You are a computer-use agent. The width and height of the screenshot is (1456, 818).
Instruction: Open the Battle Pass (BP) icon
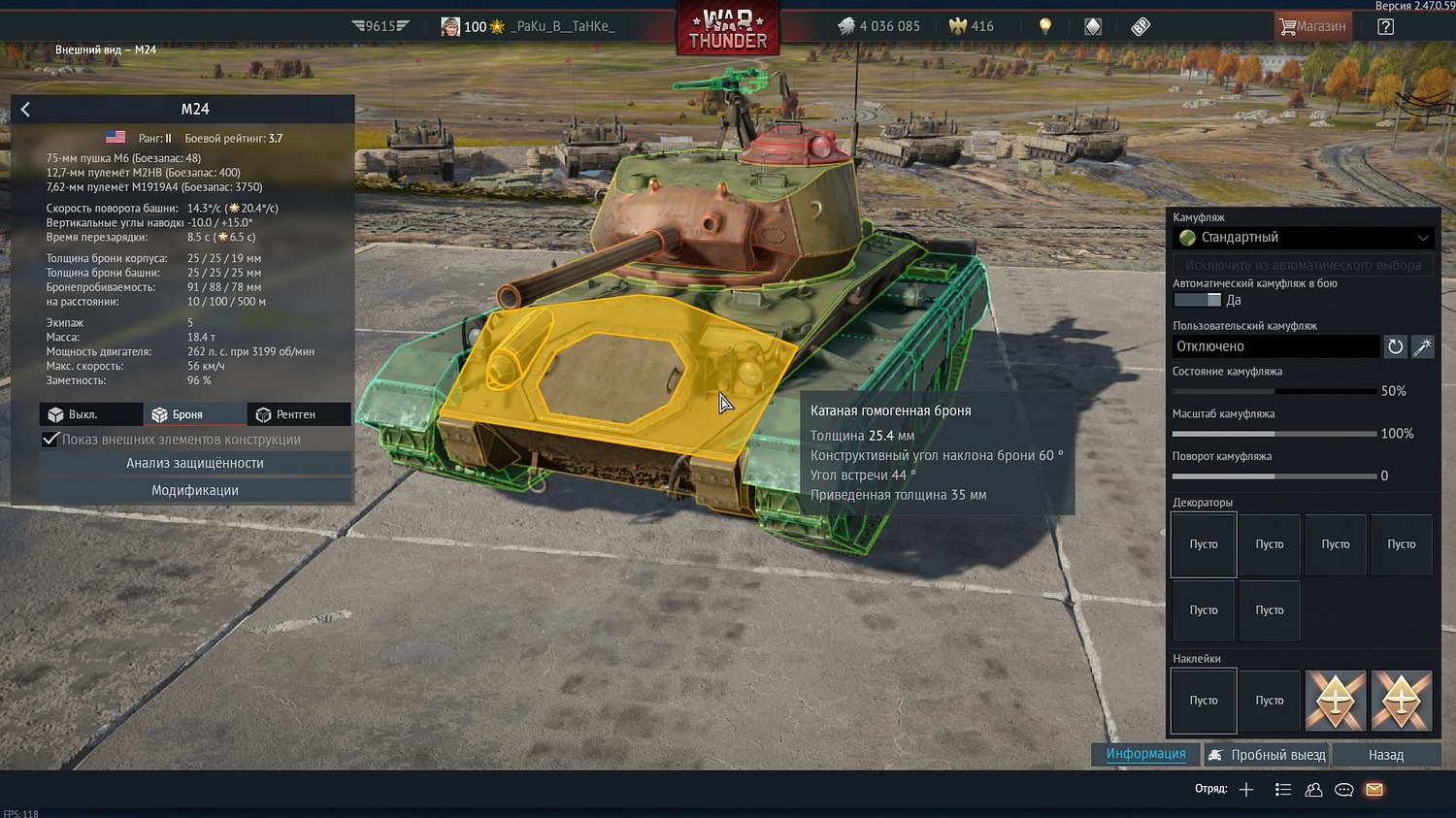[1140, 26]
